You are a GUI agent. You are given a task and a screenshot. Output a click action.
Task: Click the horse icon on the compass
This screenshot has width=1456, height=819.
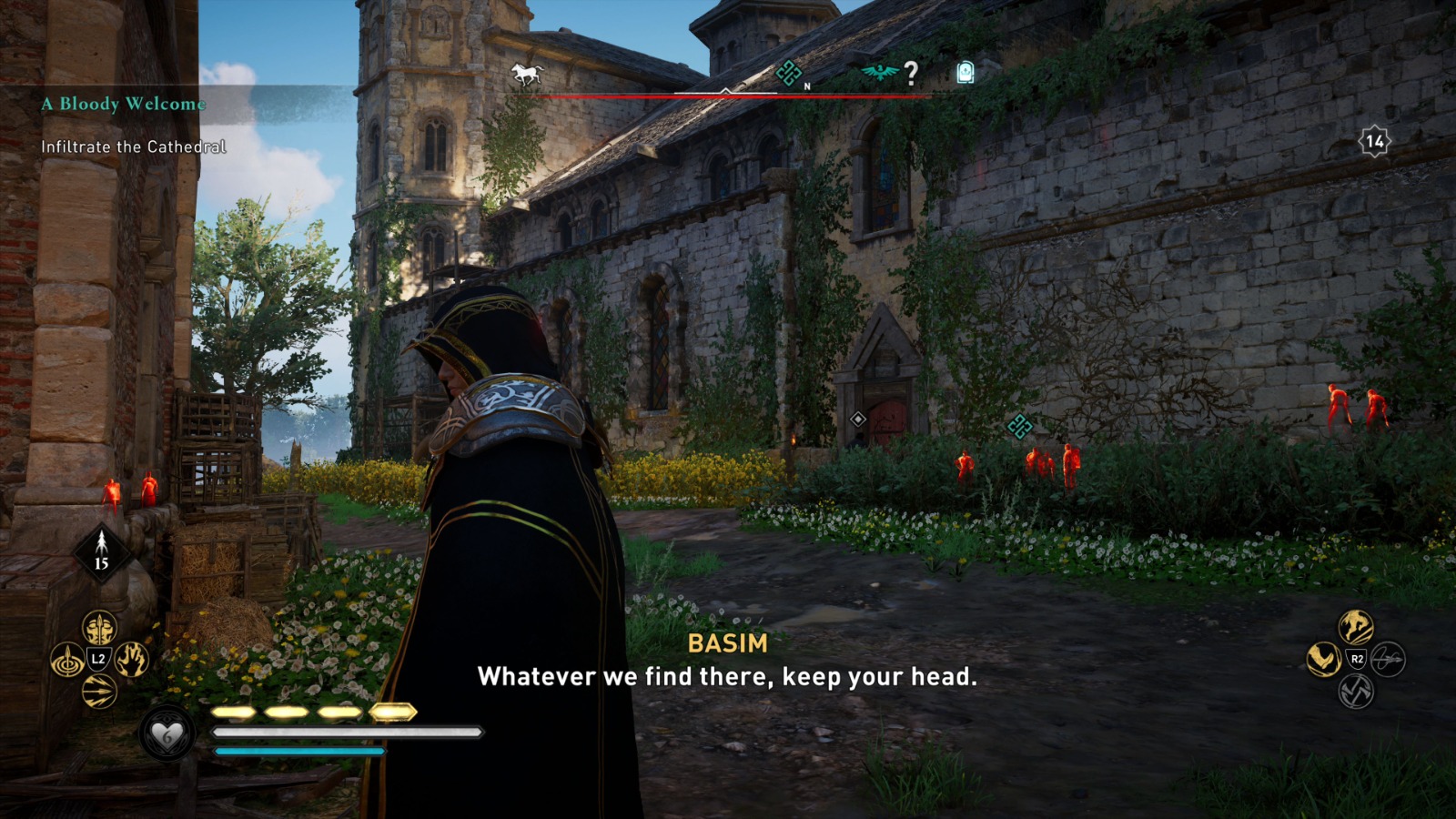(x=526, y=73)
